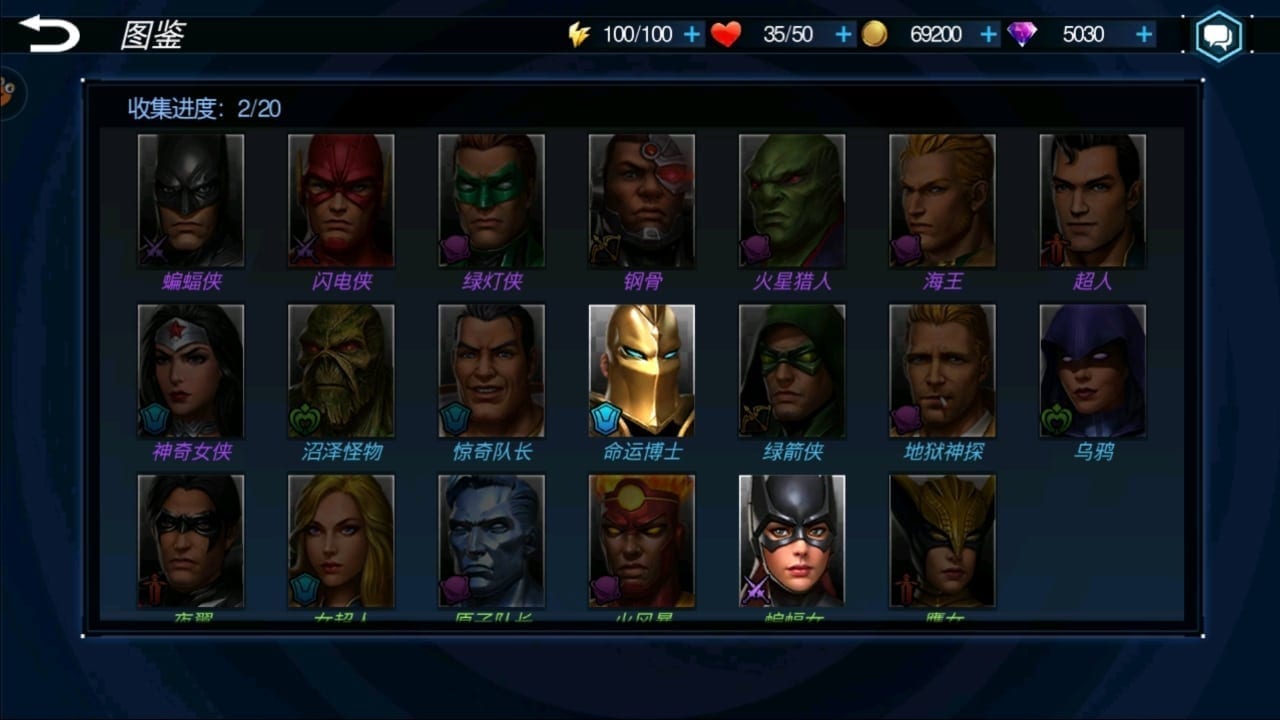Add energy with the lightning plus button
The width and height of the screenshot is (1280, 720).
point(692,35)
